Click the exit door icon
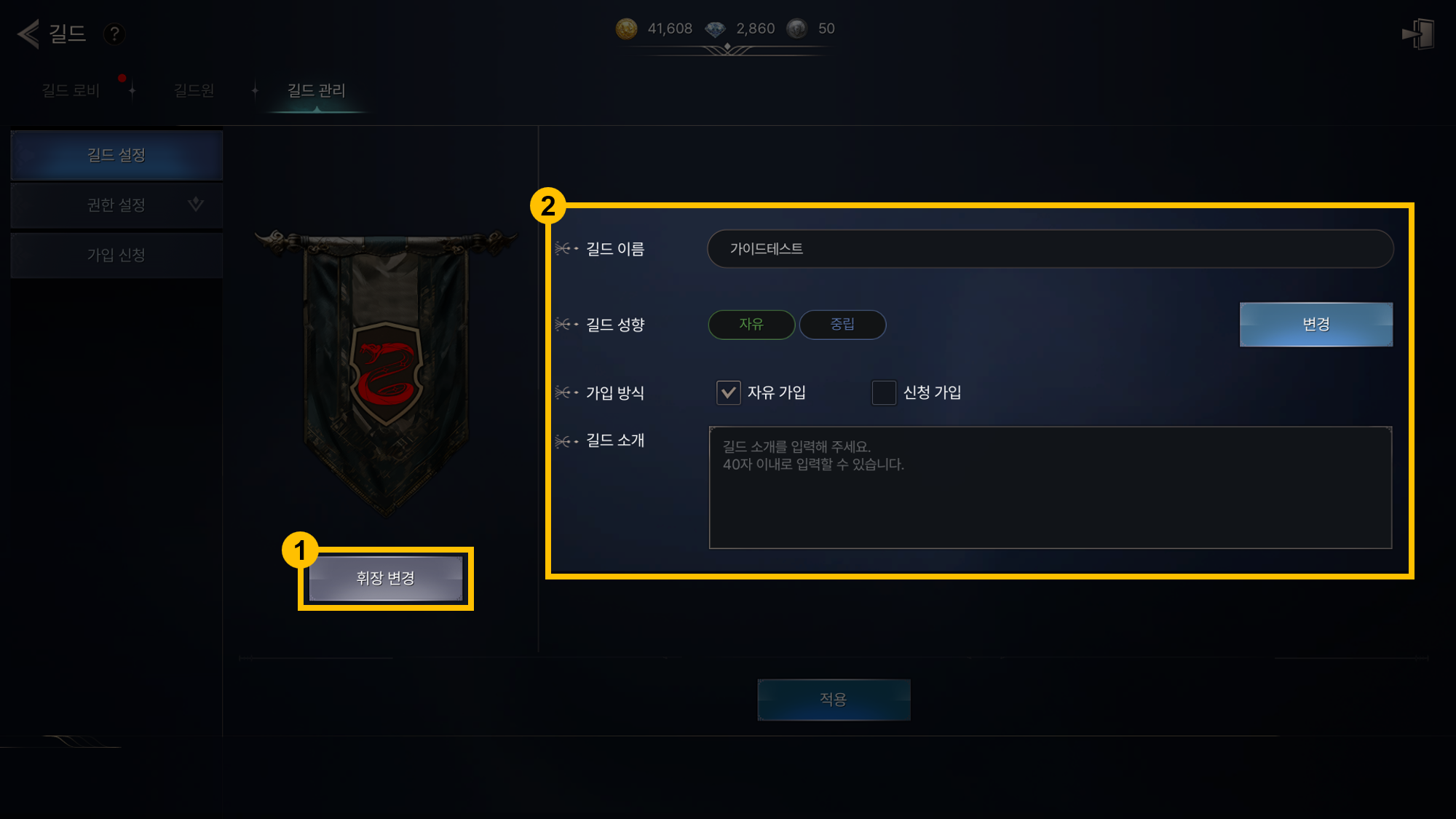This screenshot has height=819, width=1456. pyautogui.click(x=1418, y=34)
